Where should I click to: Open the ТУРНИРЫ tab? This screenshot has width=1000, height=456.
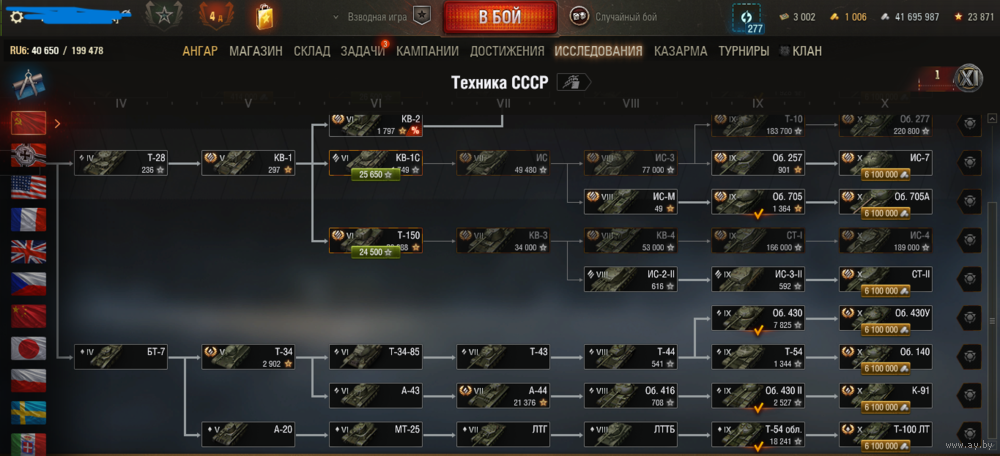[744, 51]
